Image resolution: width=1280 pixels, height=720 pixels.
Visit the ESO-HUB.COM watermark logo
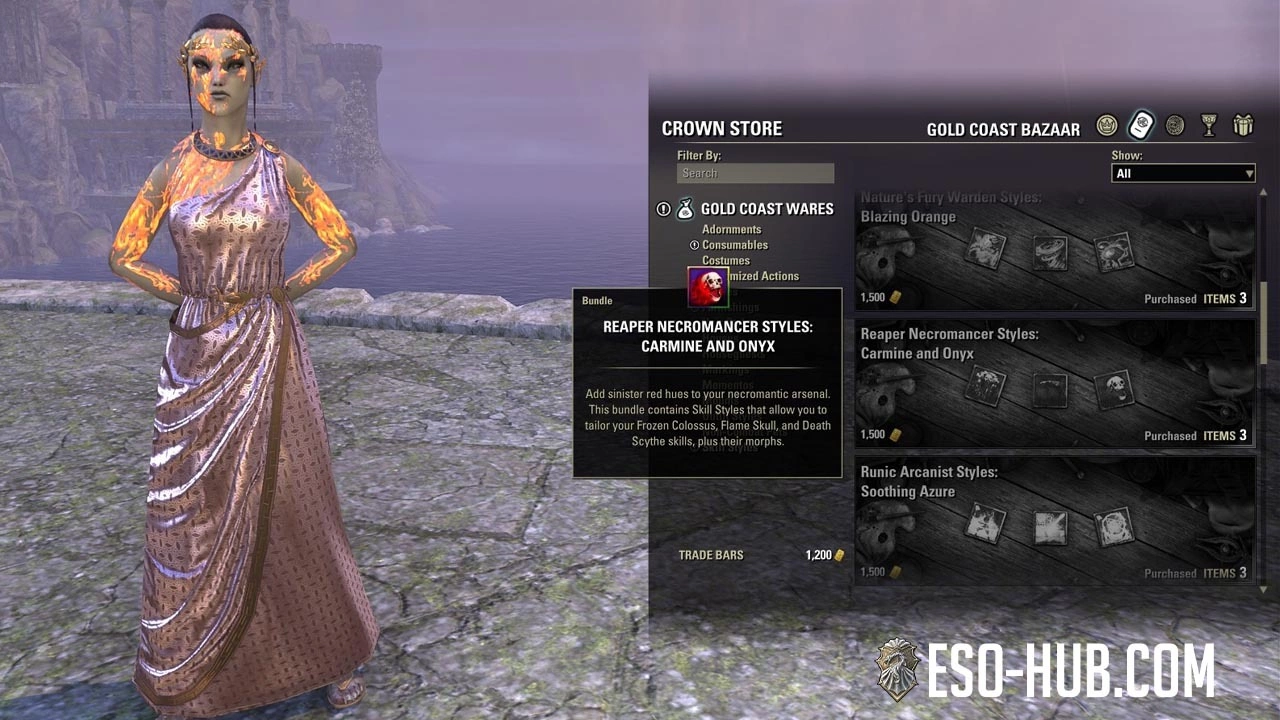[x=1045, y=671]
